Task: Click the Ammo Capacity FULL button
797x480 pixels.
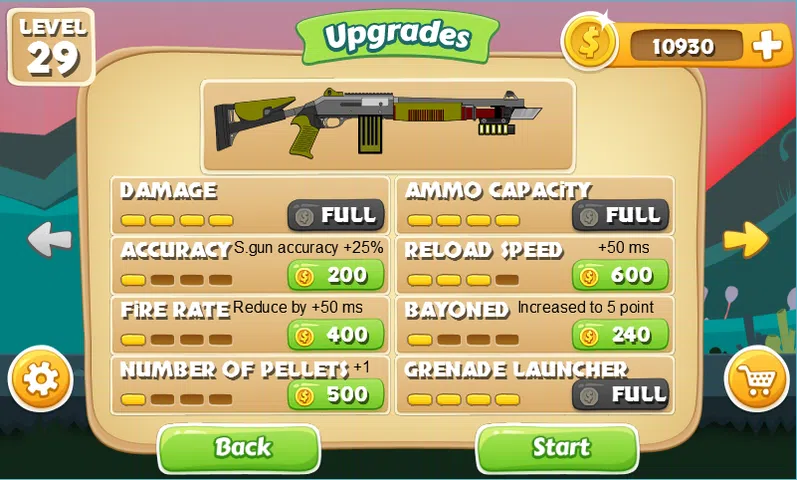Action: click(x=619, y=215)
